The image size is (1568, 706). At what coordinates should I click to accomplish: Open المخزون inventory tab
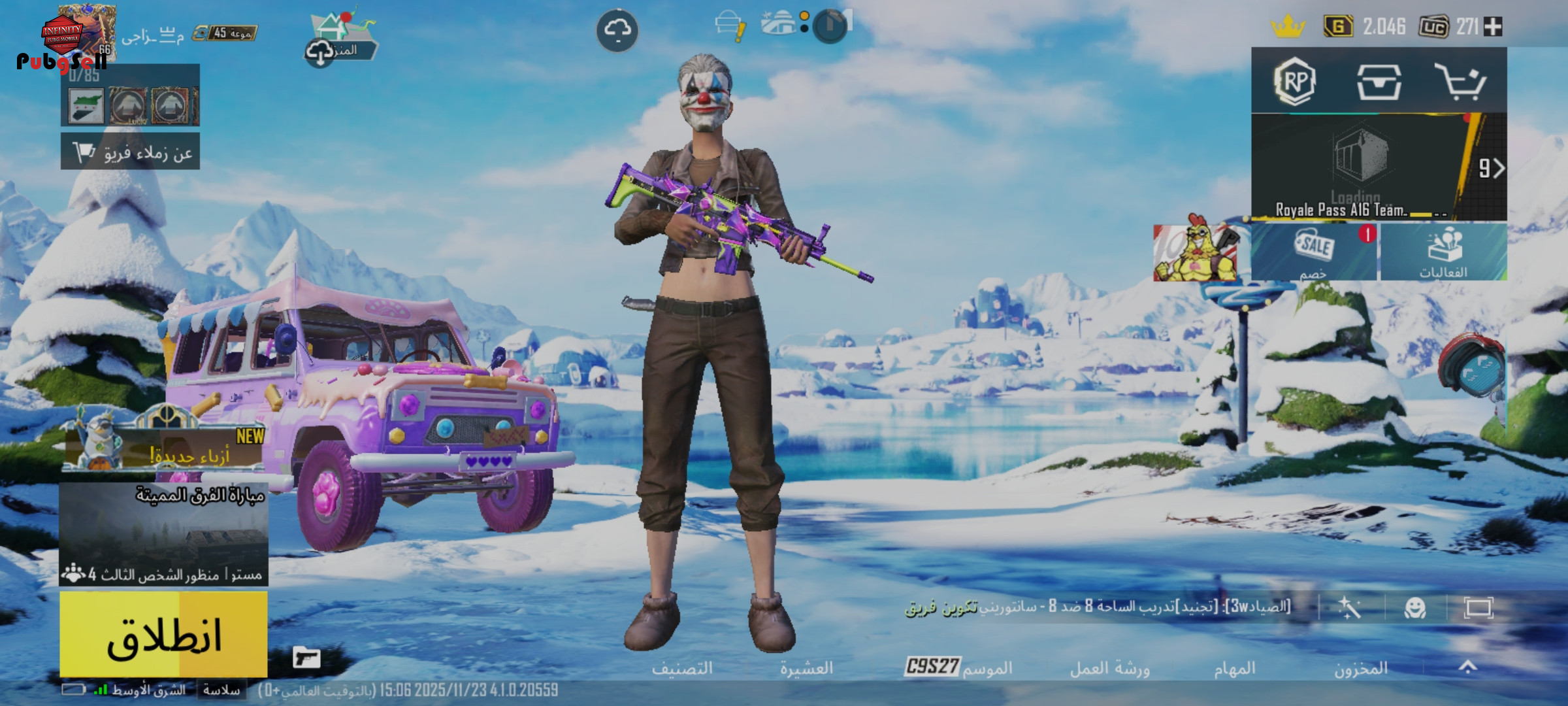point(1361,668)
